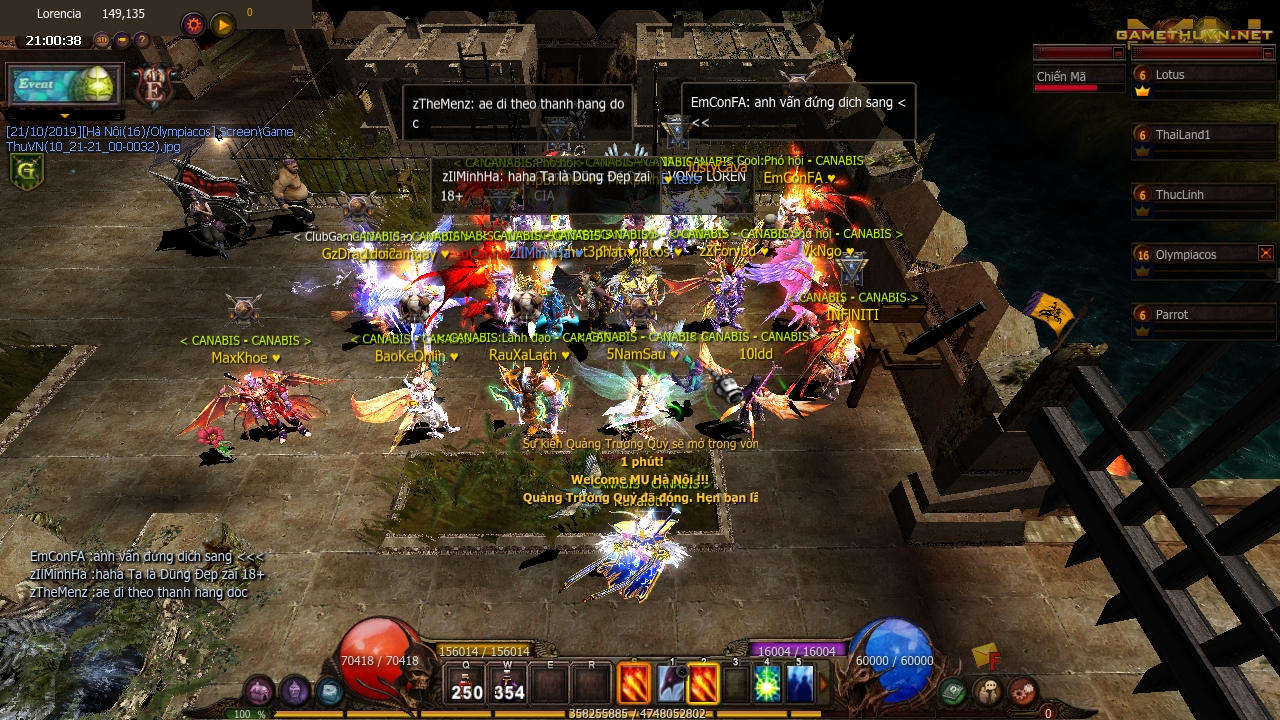Screen dimensions: 1280x720
Task: Use the HP potion bound to the Q slot
Action: 467,683
